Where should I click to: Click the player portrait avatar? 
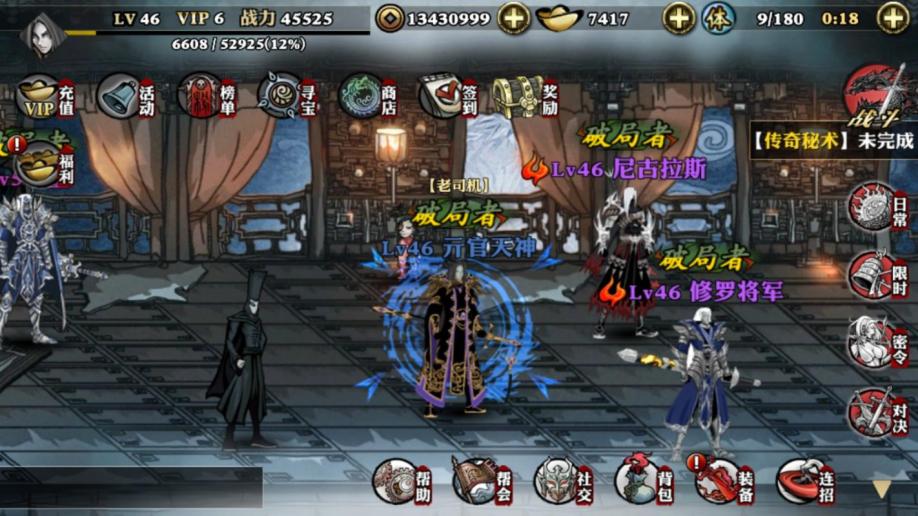tap(42, 34)
